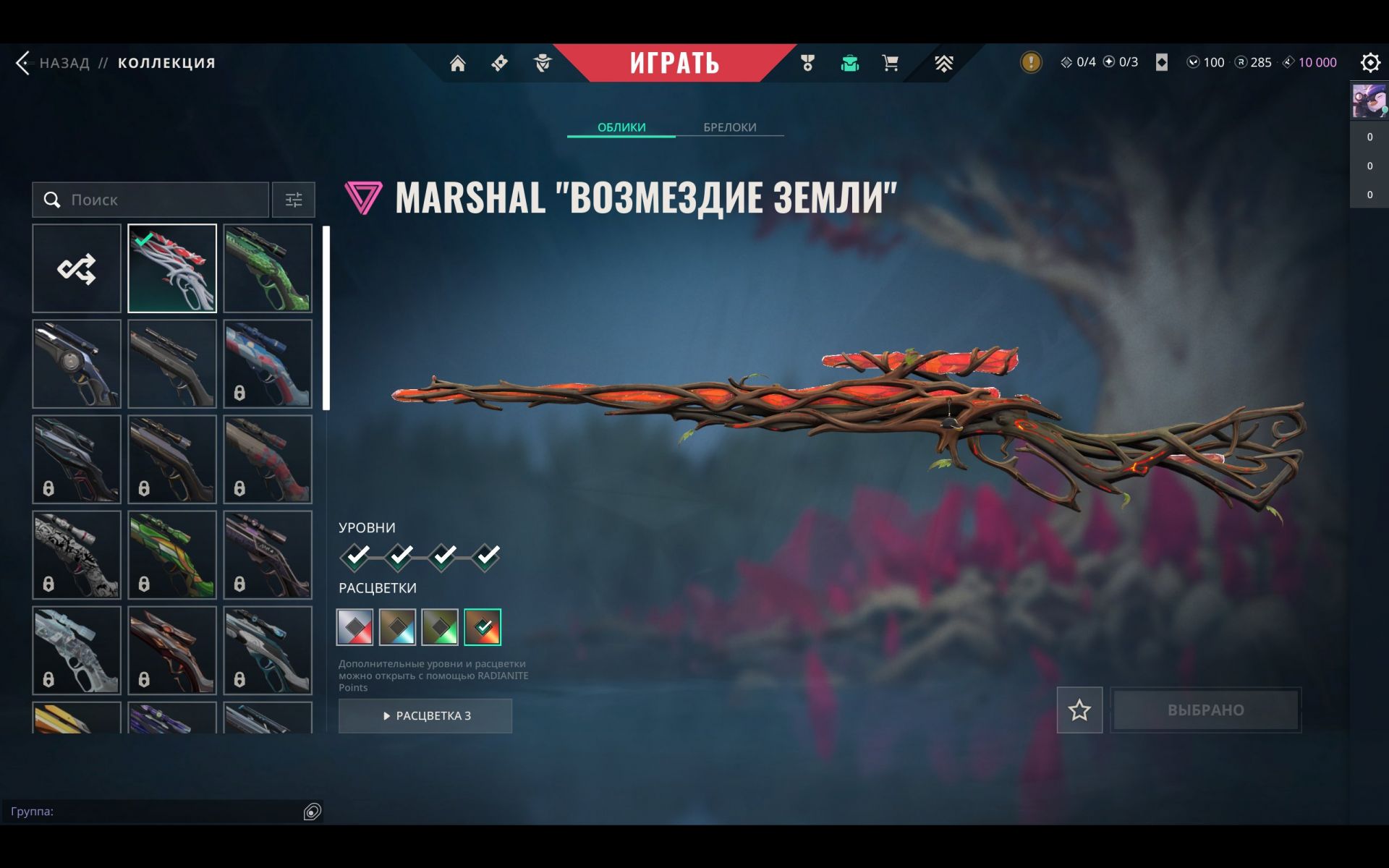Select the black-and-white patterned Marshal skin

tap(77, 555)
